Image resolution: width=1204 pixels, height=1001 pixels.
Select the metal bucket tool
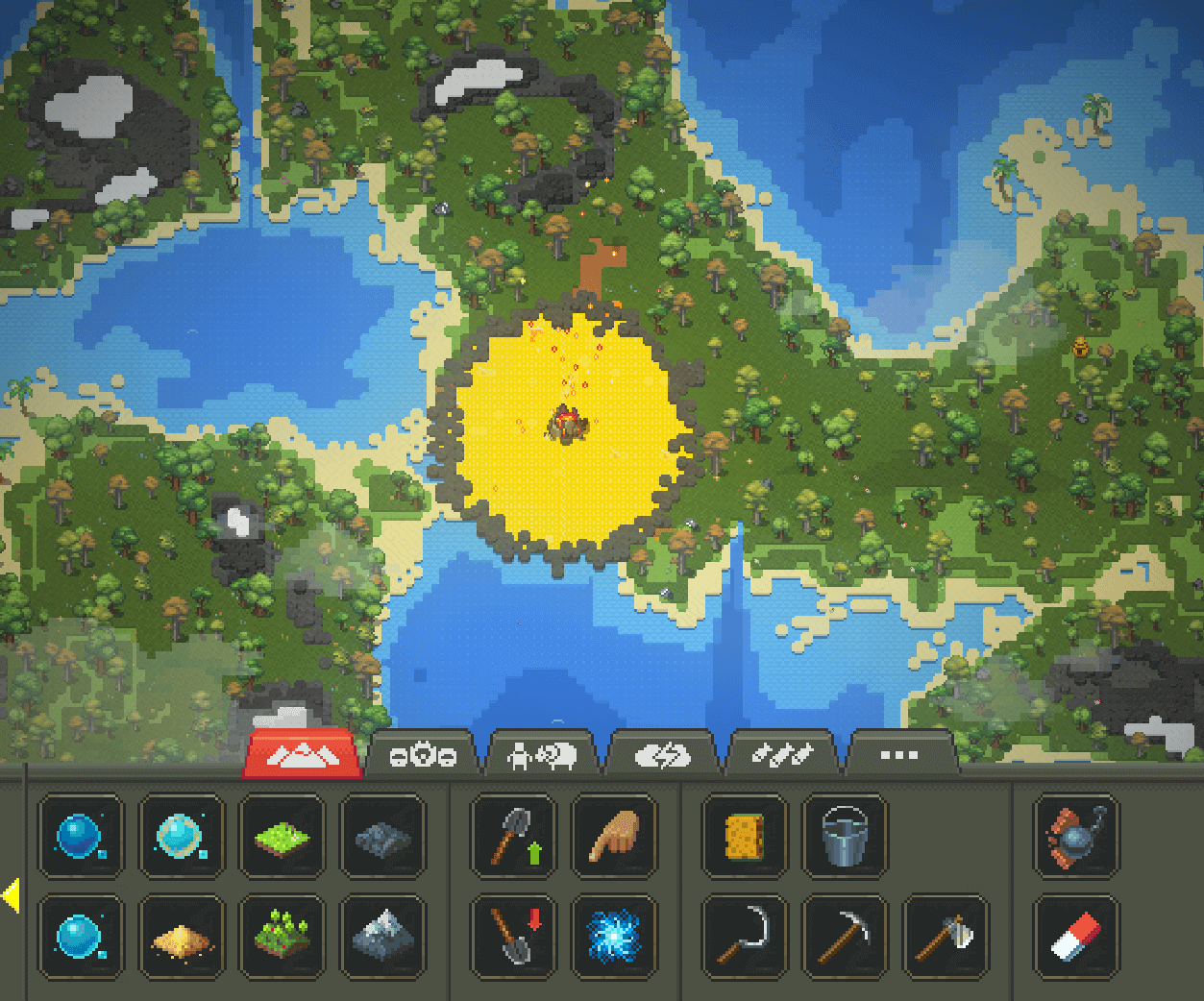coord(846,837)
